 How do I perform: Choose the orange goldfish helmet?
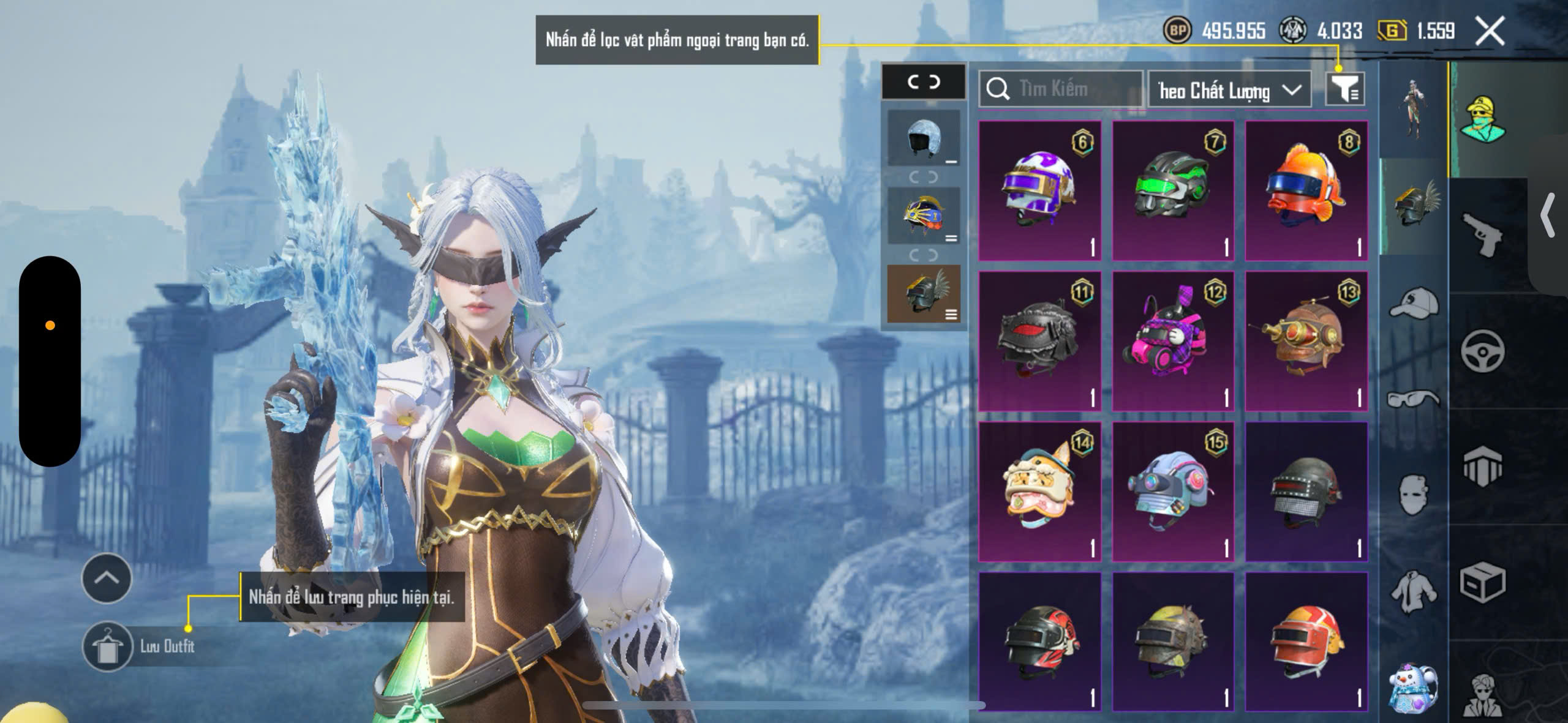[1306, 190]
